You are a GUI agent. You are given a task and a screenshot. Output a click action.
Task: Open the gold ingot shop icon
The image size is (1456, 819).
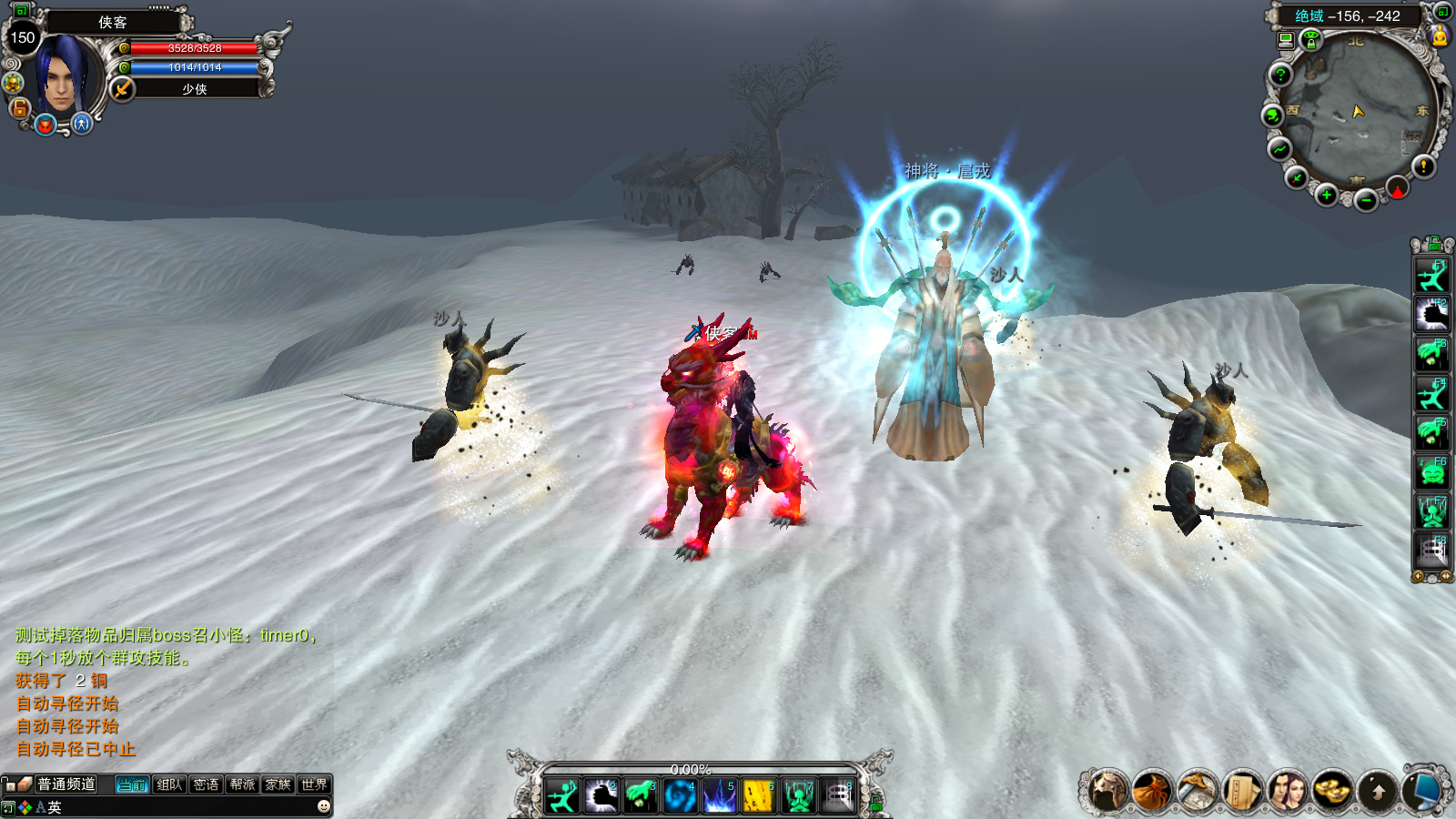(1332, 791)
